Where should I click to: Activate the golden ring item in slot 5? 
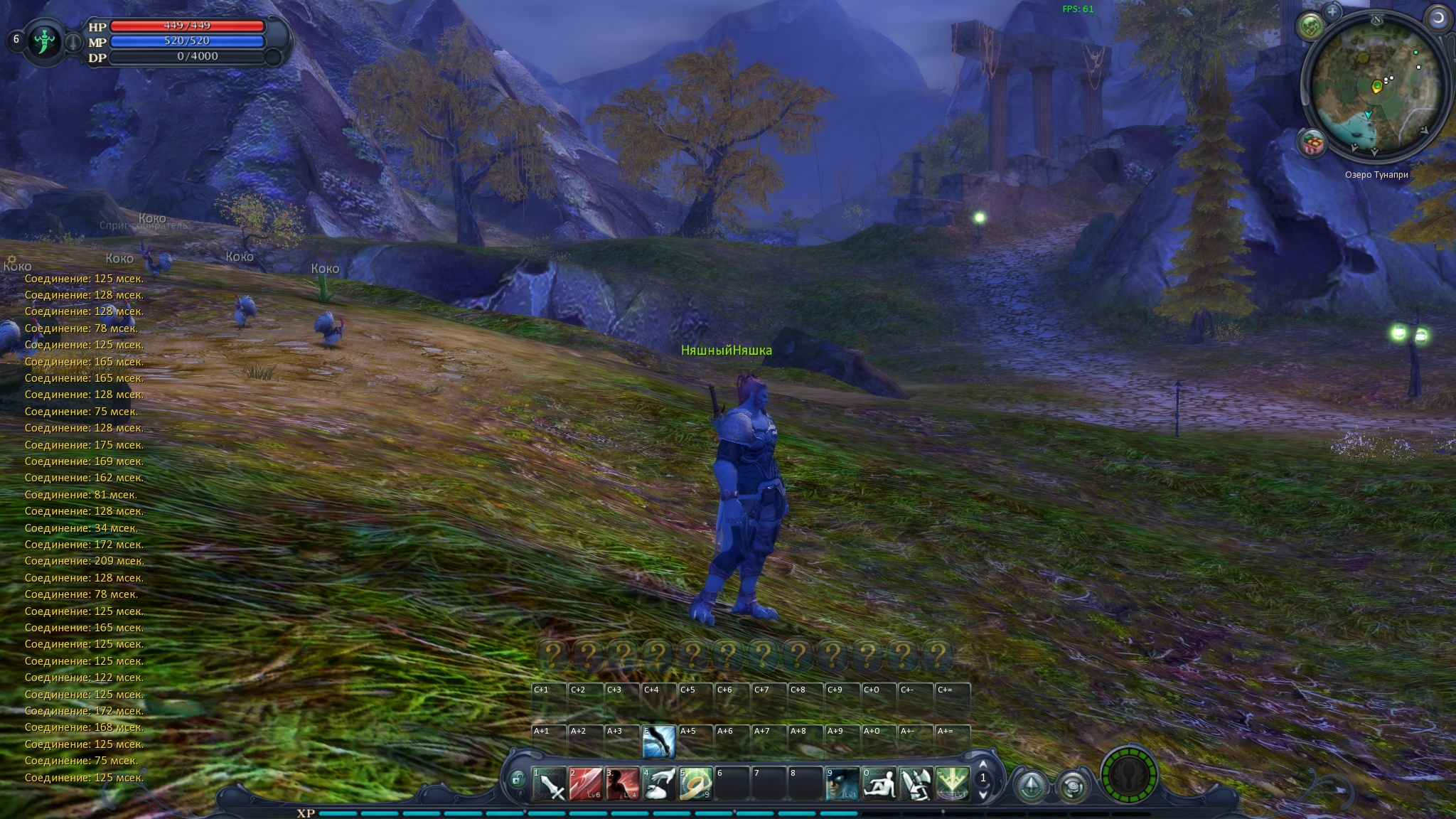696,783
